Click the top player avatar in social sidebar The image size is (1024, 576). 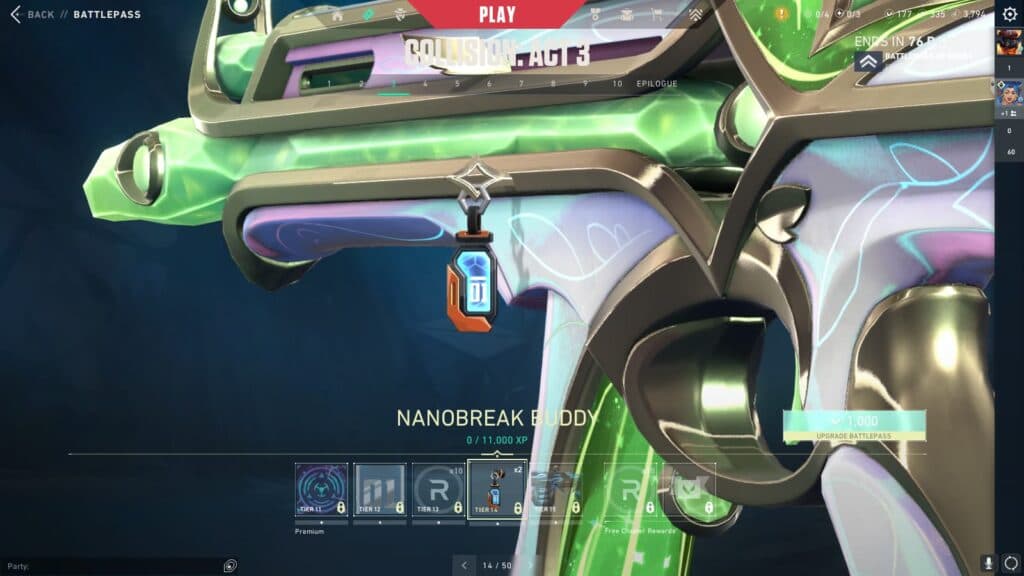point(1007,44)
